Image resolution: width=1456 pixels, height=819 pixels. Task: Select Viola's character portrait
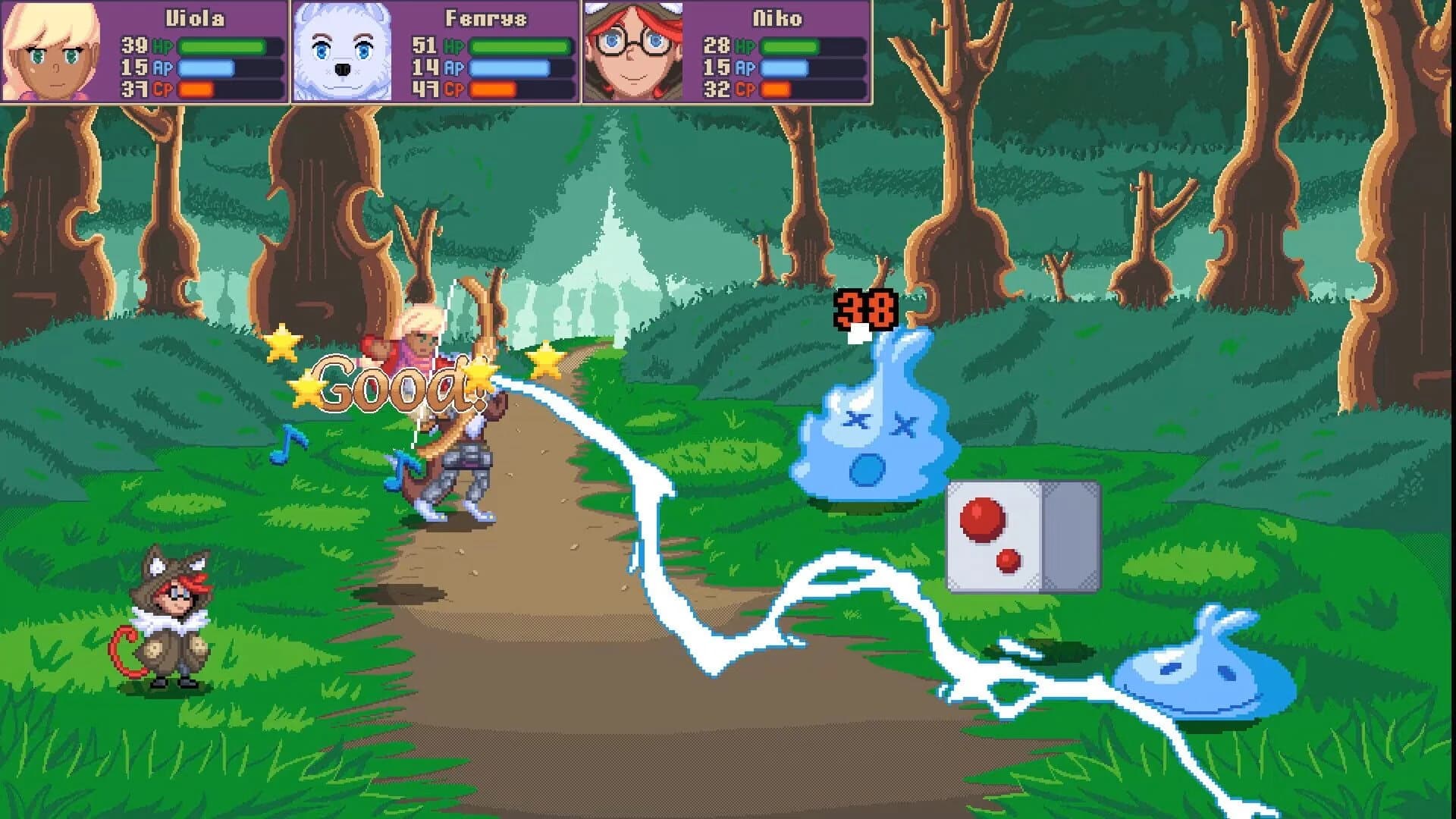click(51, 52)
